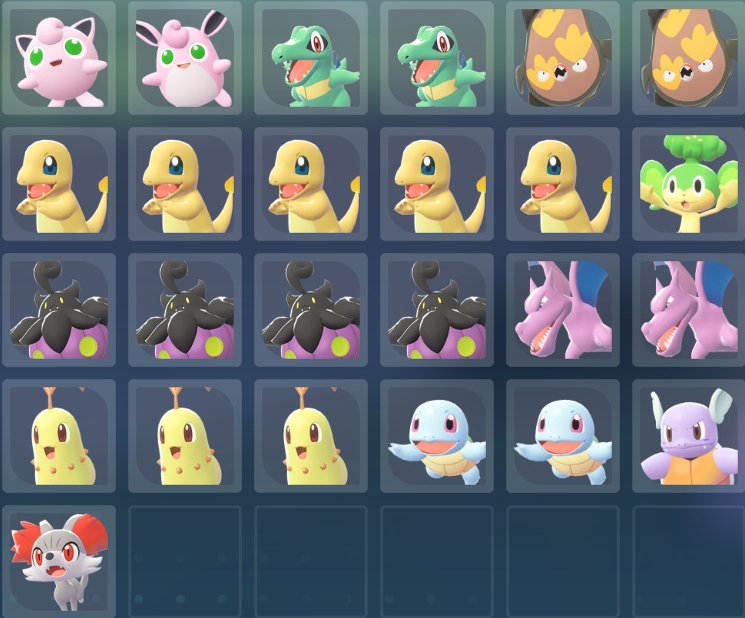Open the white fox with red fur
Image resolution: width=745 pixels, height=618 pixels.
pos(58,562)
